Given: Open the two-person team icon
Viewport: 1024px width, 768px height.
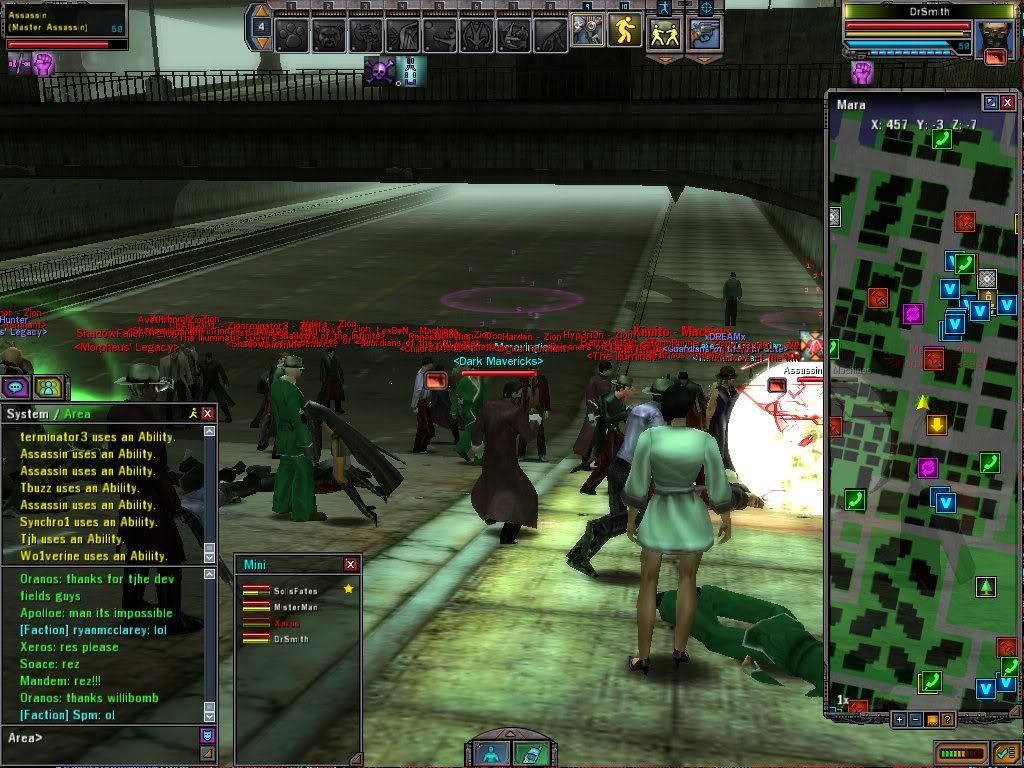Looking at the screenshot, I should coord(47,387).
